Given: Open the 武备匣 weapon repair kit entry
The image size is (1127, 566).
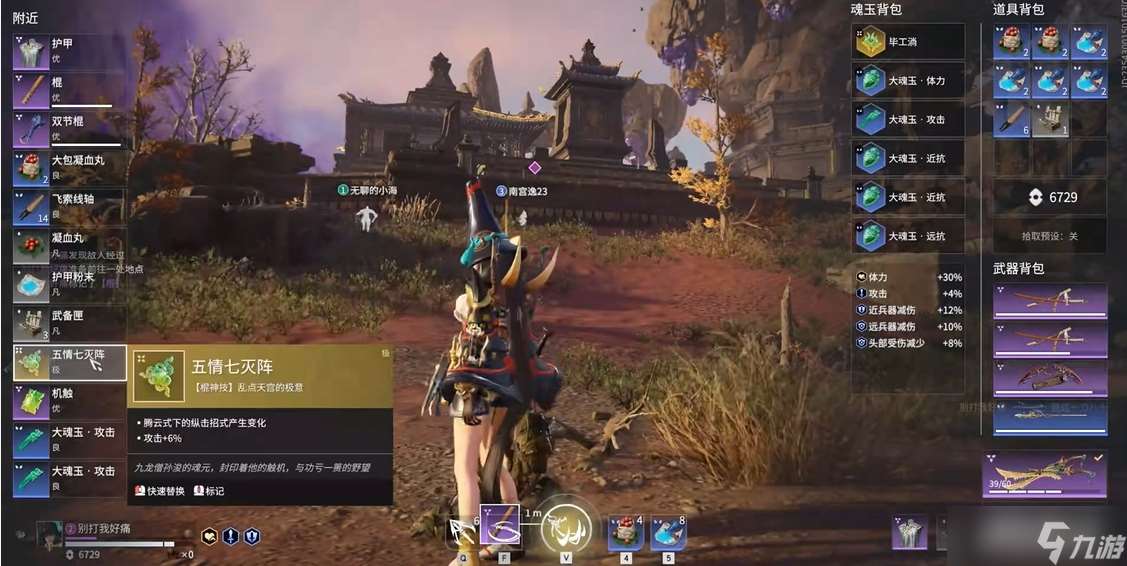Looking at the screenshot, I should (x=69, y=323).
